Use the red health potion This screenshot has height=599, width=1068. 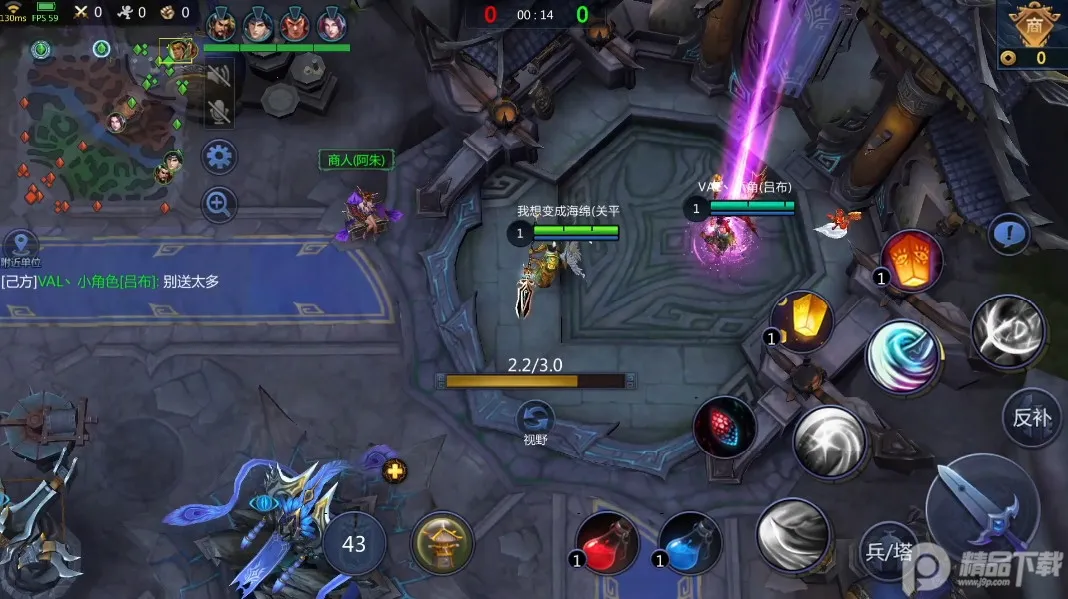tap(608, 543)
